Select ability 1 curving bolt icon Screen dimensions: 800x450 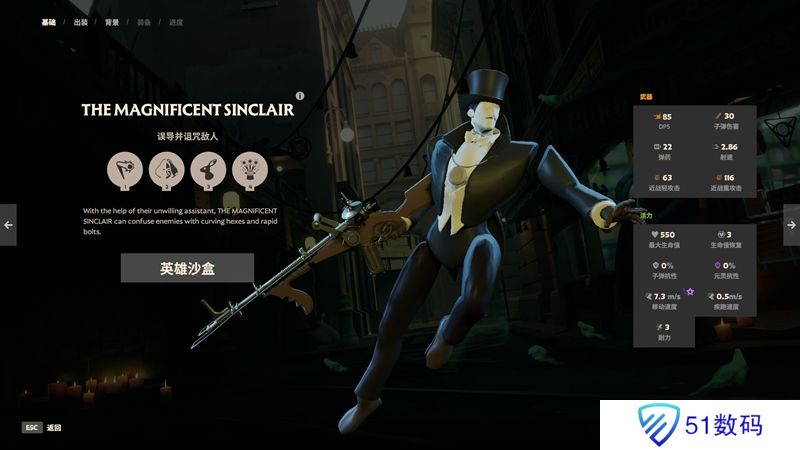(126, 171)
